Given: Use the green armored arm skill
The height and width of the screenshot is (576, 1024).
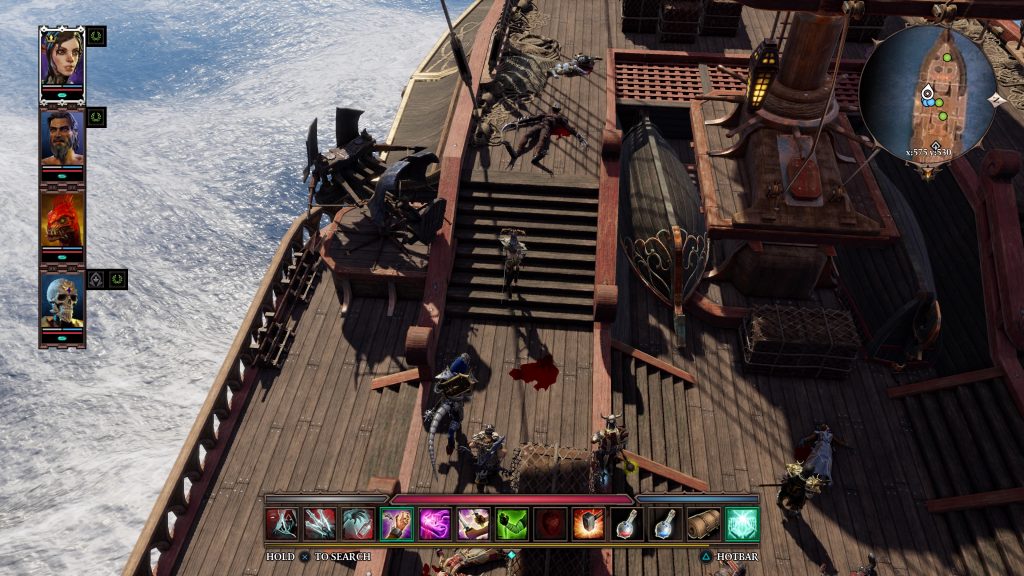Looking at the screenshot, I should coord(511,524).
